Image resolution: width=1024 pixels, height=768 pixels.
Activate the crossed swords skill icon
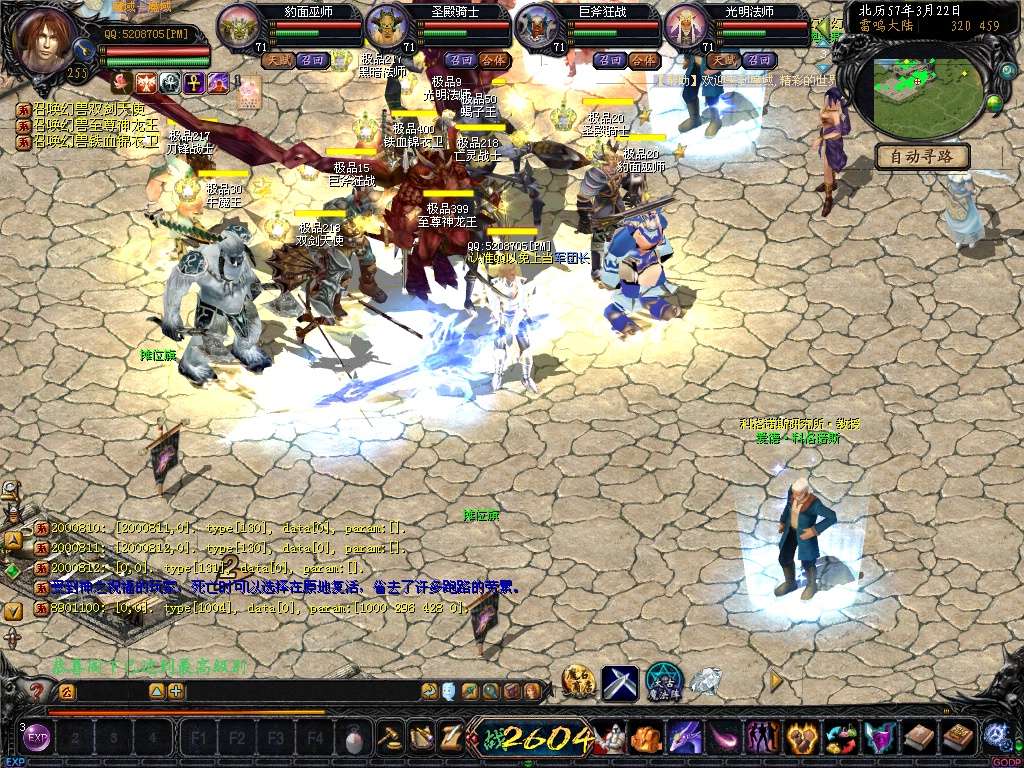coord(620,682)
